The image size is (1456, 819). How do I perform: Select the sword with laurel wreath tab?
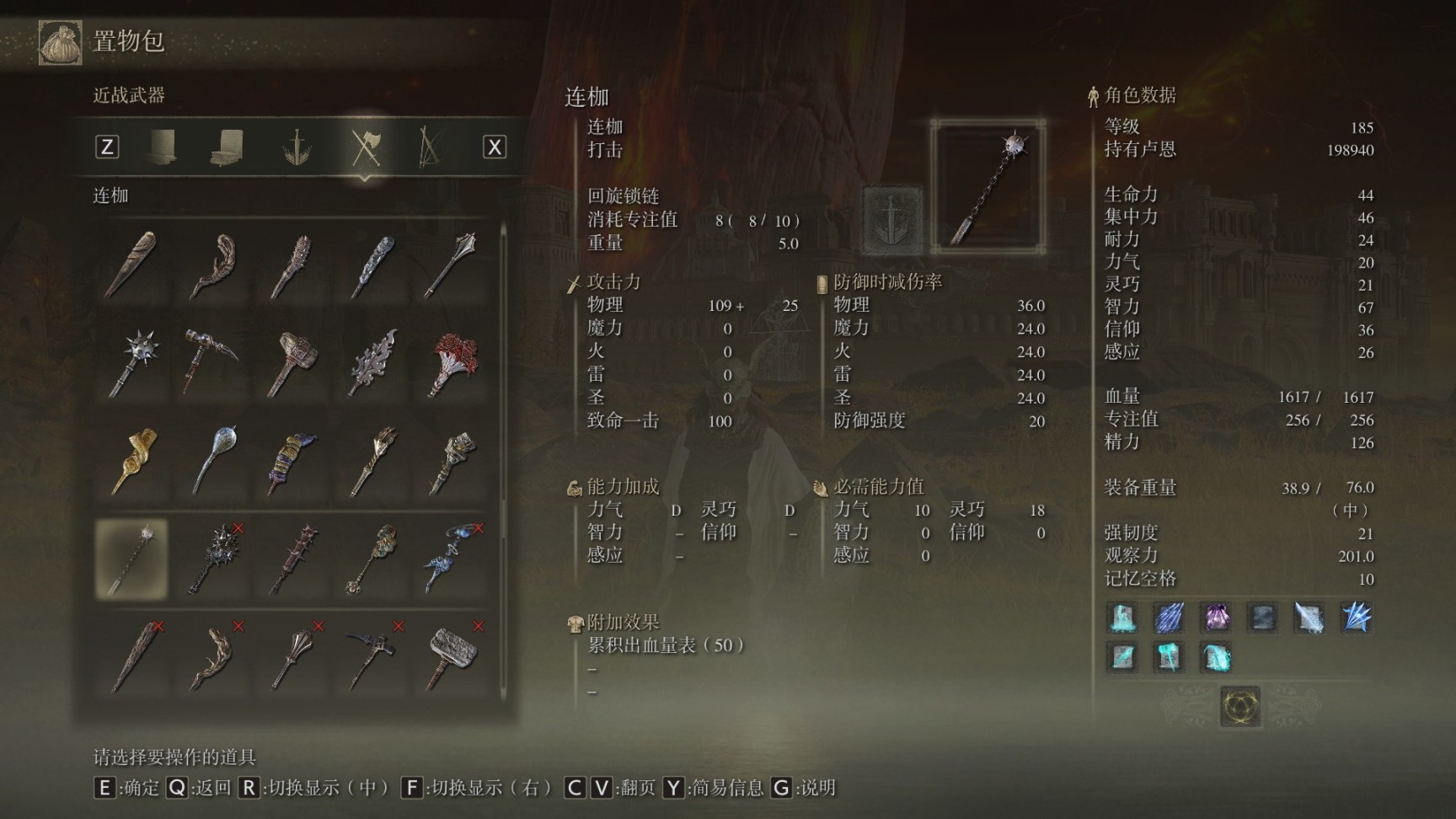[x=297, y=148]
